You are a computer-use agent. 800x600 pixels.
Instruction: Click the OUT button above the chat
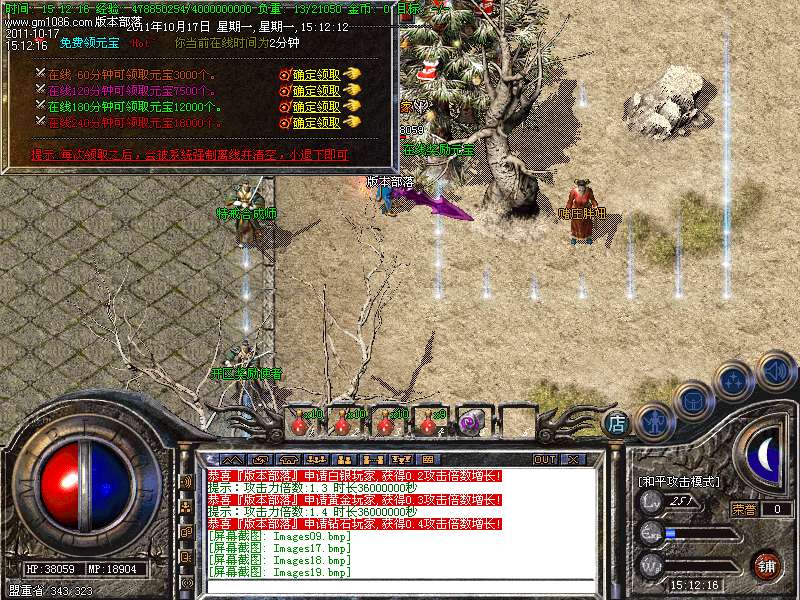click(545, 459)
